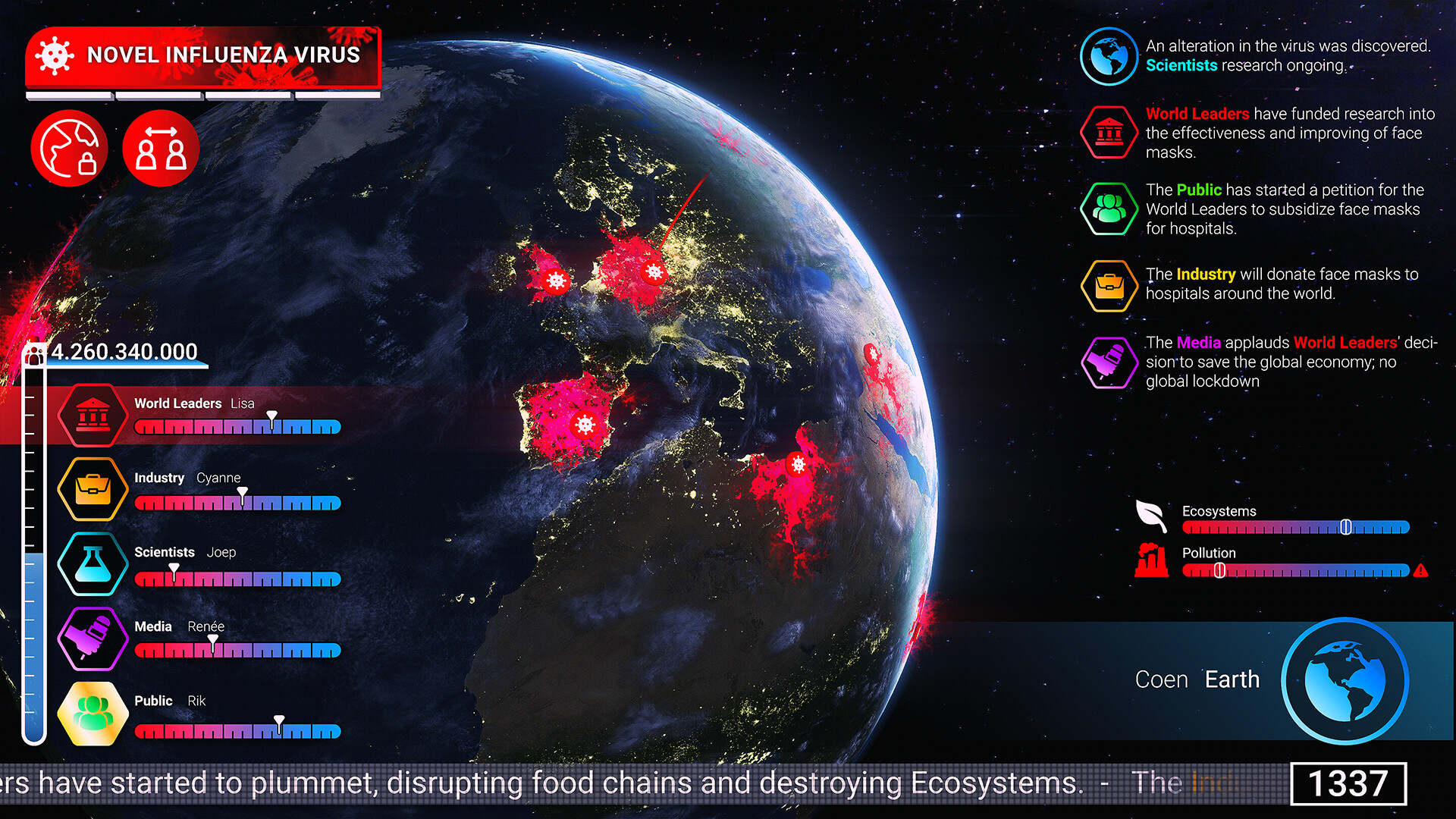Click the globe icon beside the Scientists research news
1456x819 pixels.
(1109, 56)
